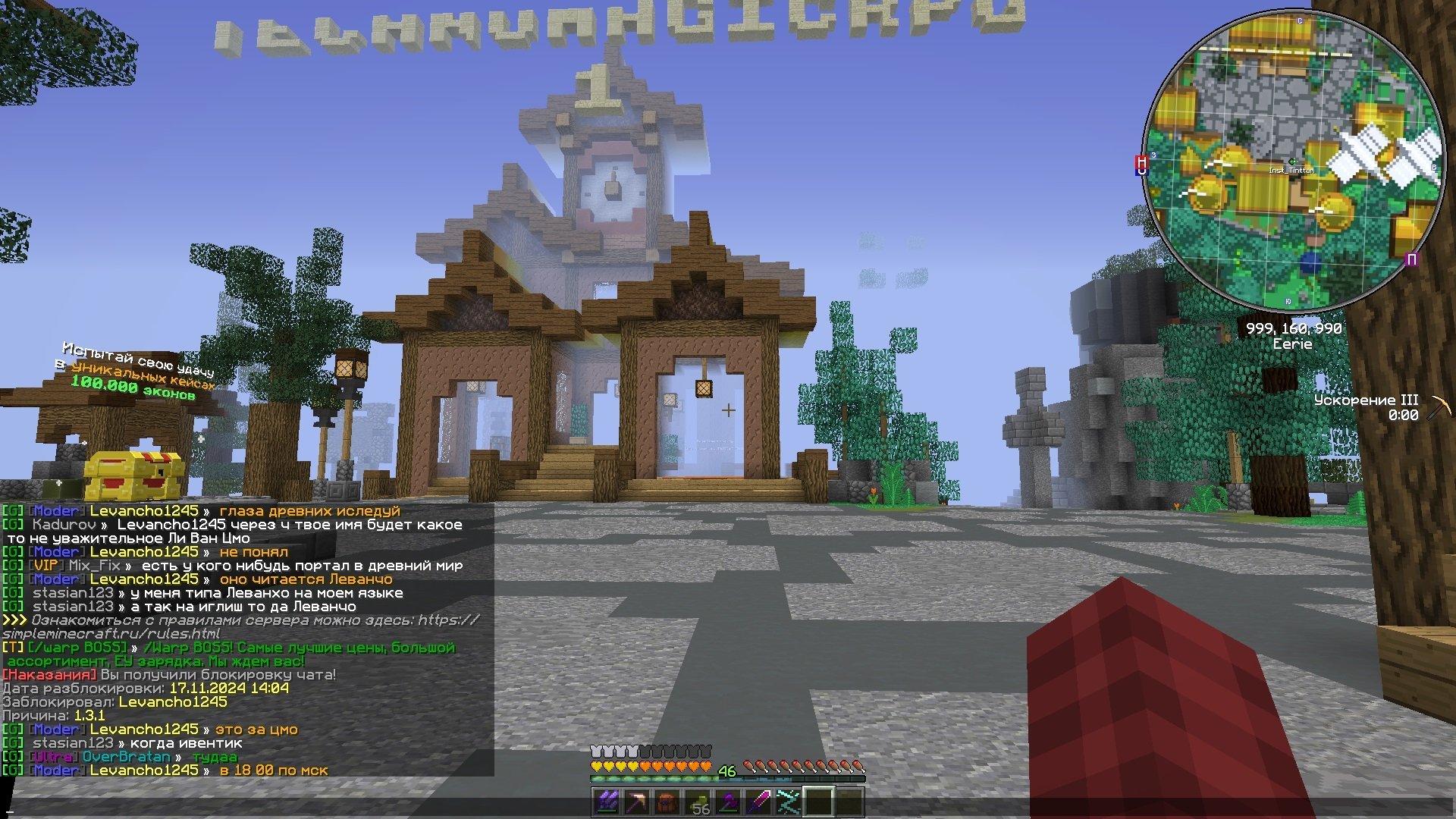Select the cyan crossed-blades hotbar slot
1456x819 pixels.
tap(789, 802)
